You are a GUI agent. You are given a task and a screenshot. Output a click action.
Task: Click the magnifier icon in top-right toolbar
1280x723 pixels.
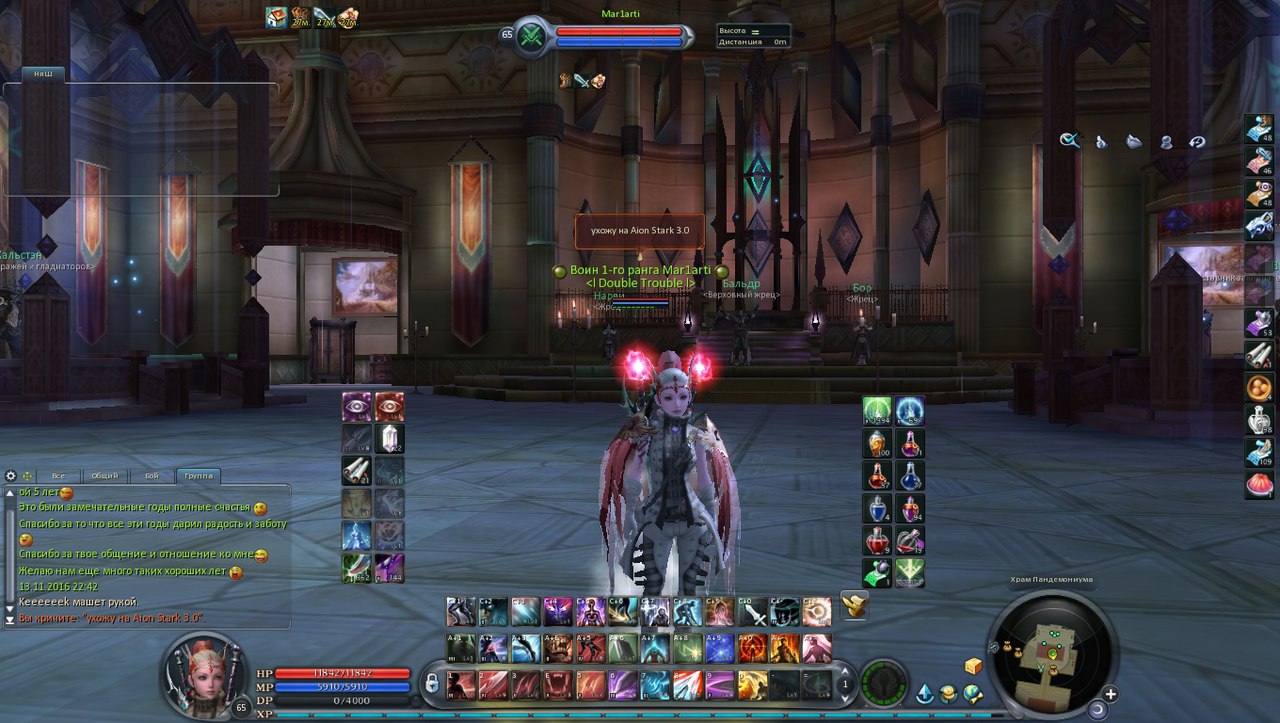[x=1070, y=141]
